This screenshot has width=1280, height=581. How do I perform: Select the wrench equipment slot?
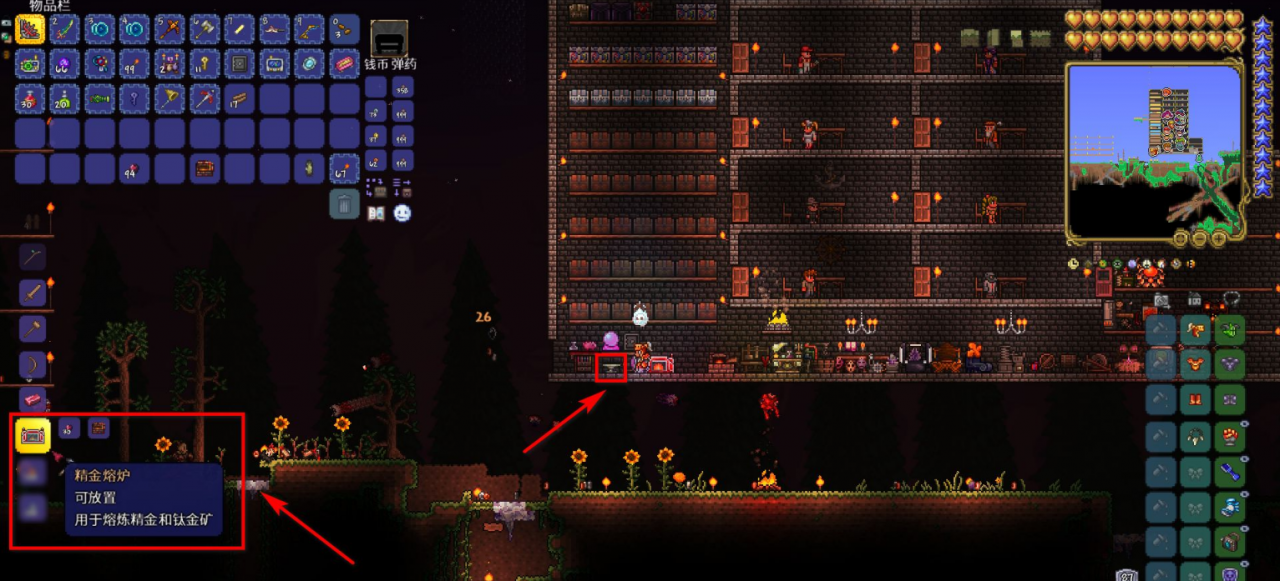[1229, 471]
